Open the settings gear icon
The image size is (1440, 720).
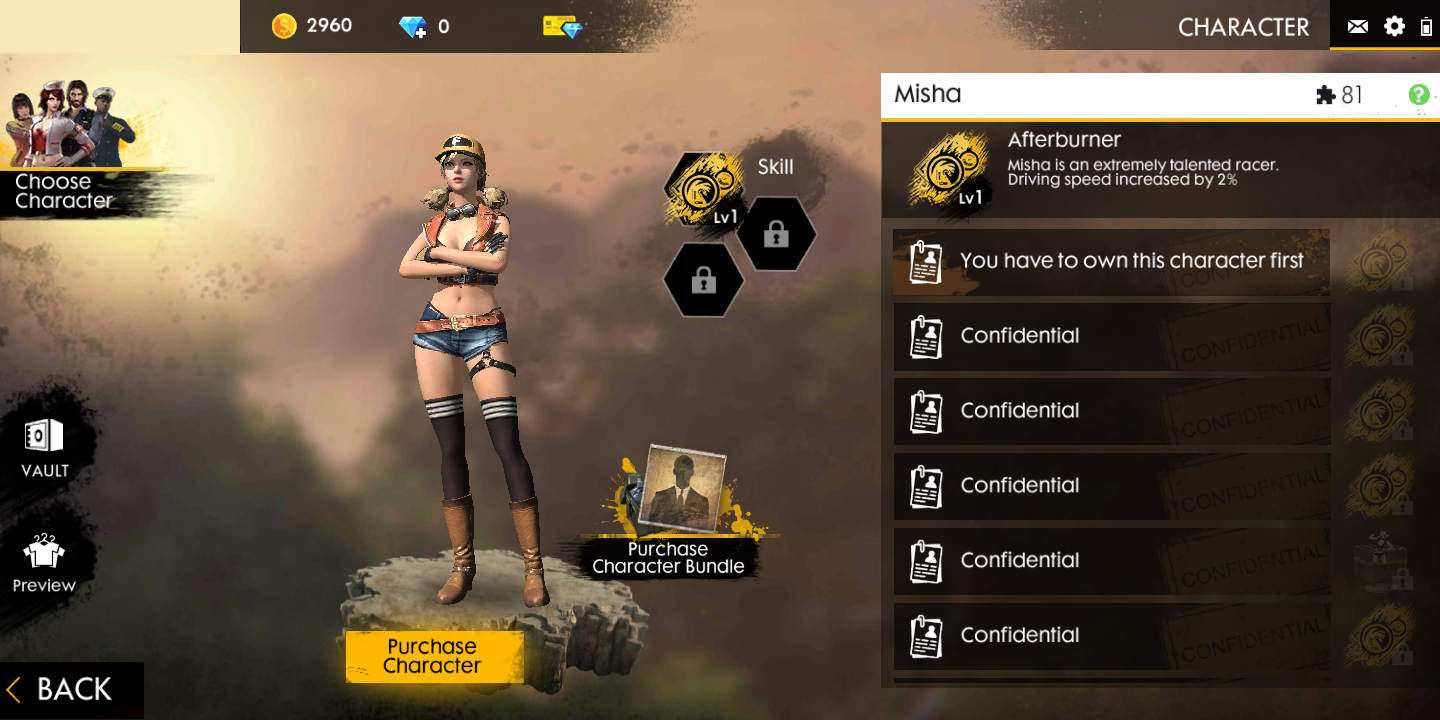(x=1394, y=26)
